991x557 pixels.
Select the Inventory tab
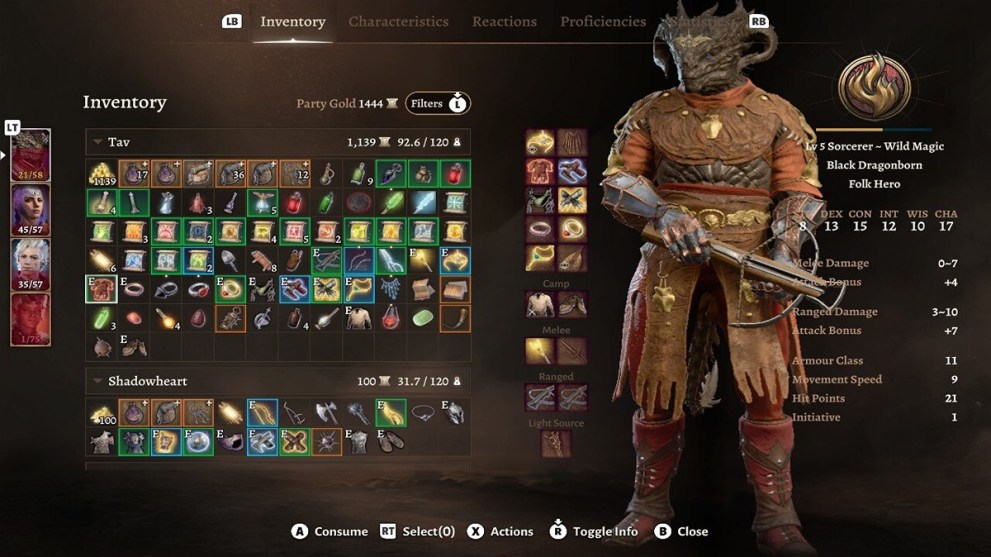point(292,21)
